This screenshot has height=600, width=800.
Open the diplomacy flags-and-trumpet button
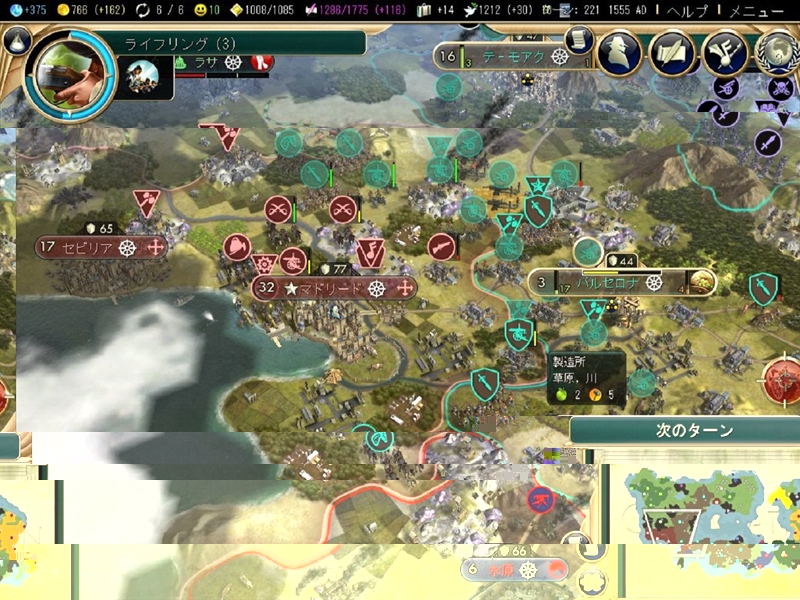click(x=673, y=53)
